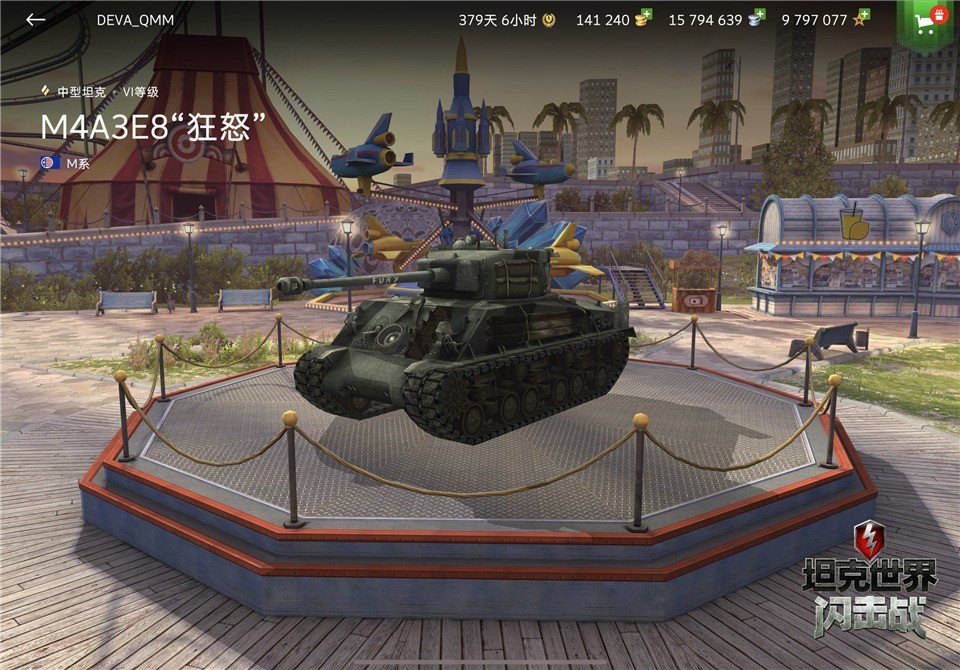Open the shop cart with gift badge
The image size is (960, 670).
929,21
